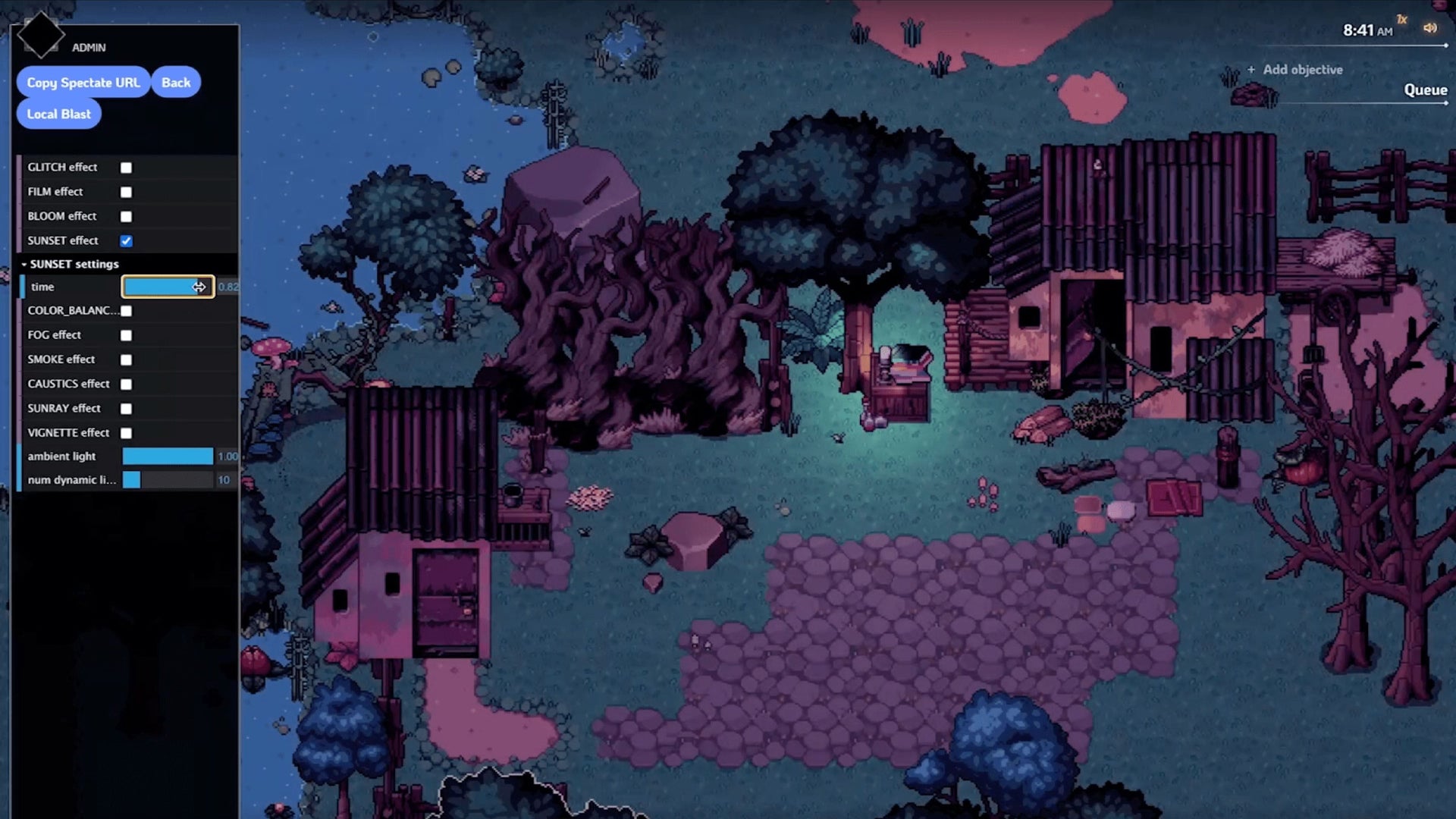Click the diamond ADMIN logo
This screenshot has width=1456, height=819.
[x=42, y=34]
